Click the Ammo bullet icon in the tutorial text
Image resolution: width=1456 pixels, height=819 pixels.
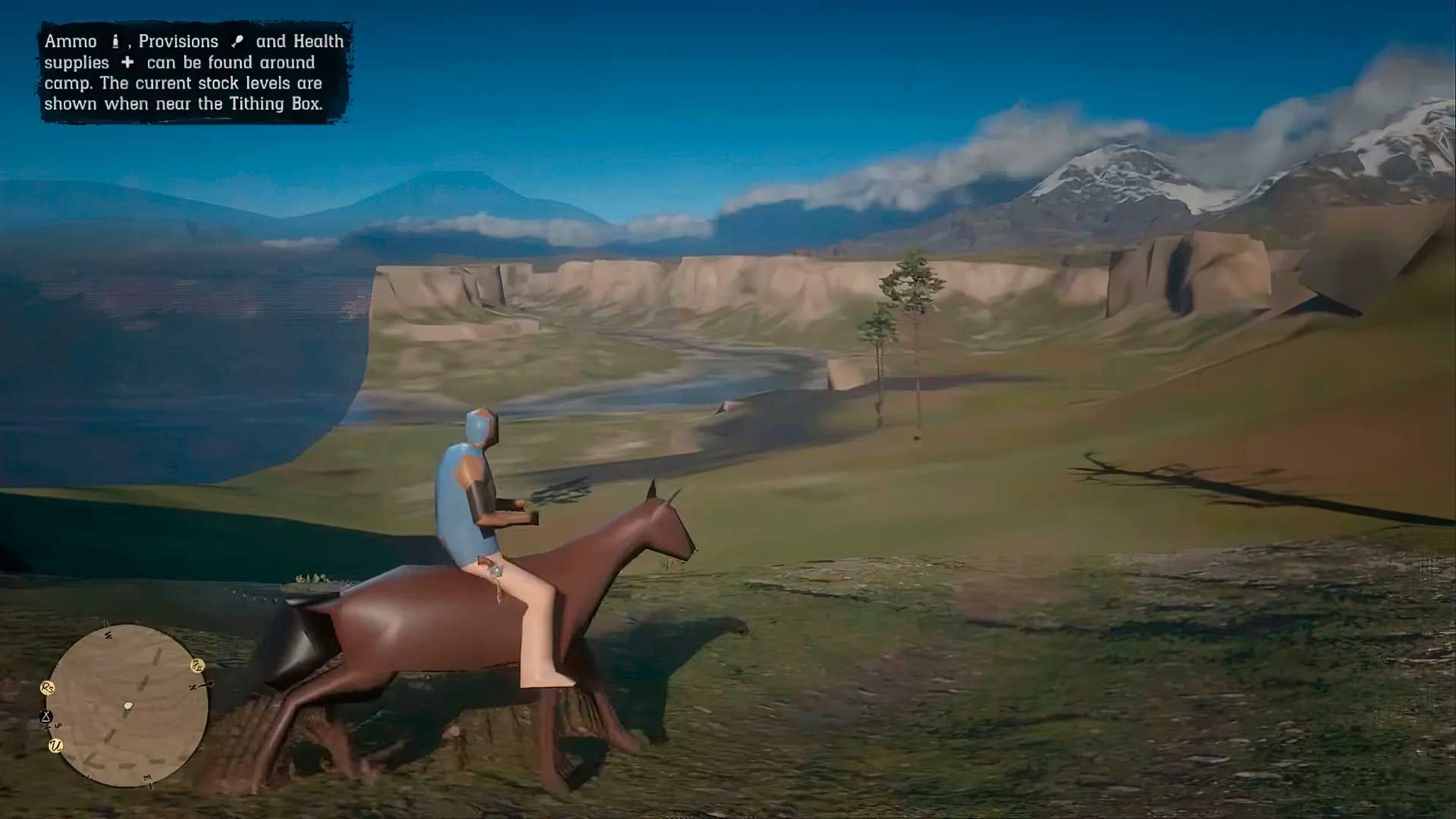click(x=115, y=42)
